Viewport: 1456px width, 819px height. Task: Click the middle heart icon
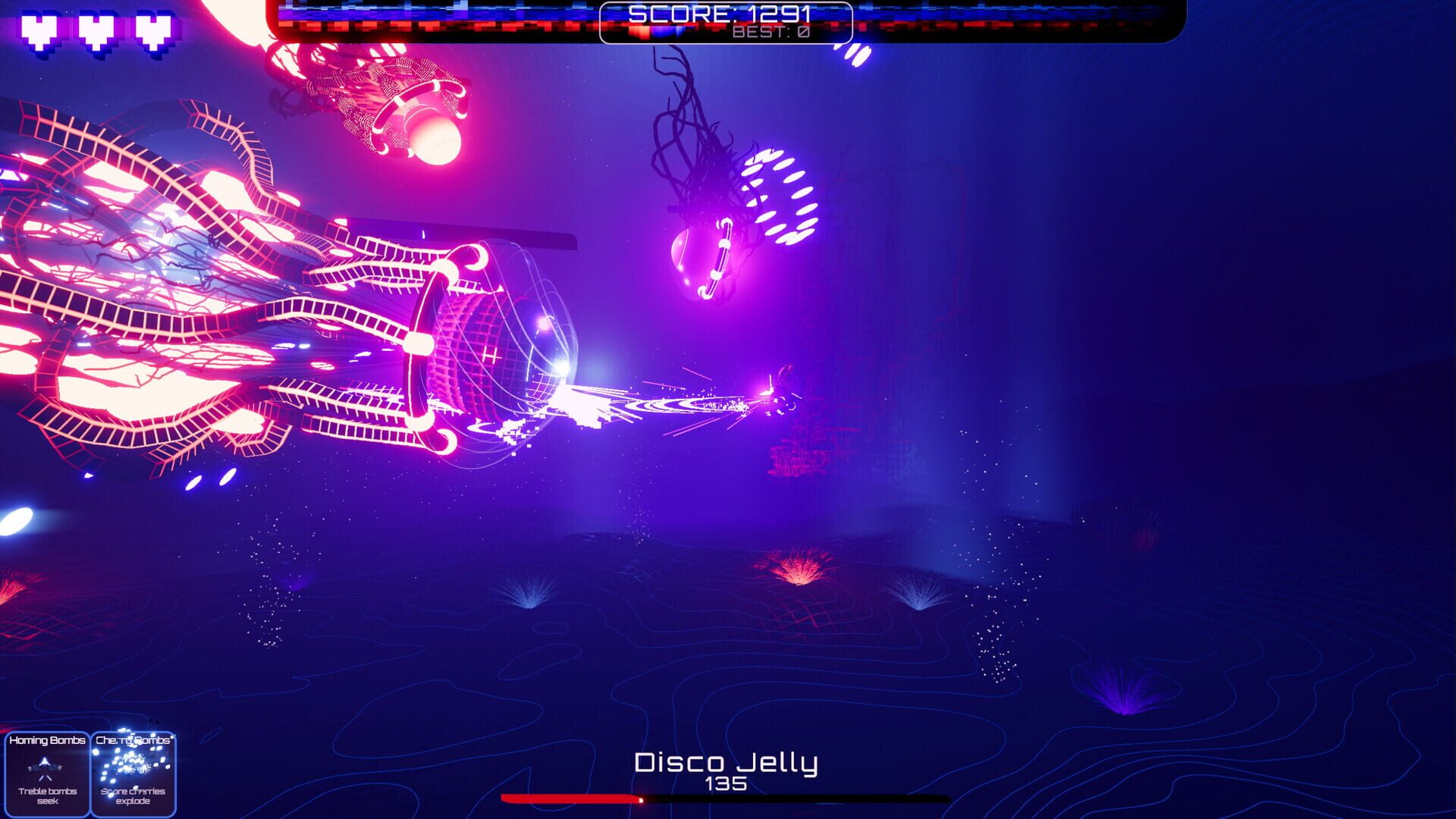pos(97,30)
